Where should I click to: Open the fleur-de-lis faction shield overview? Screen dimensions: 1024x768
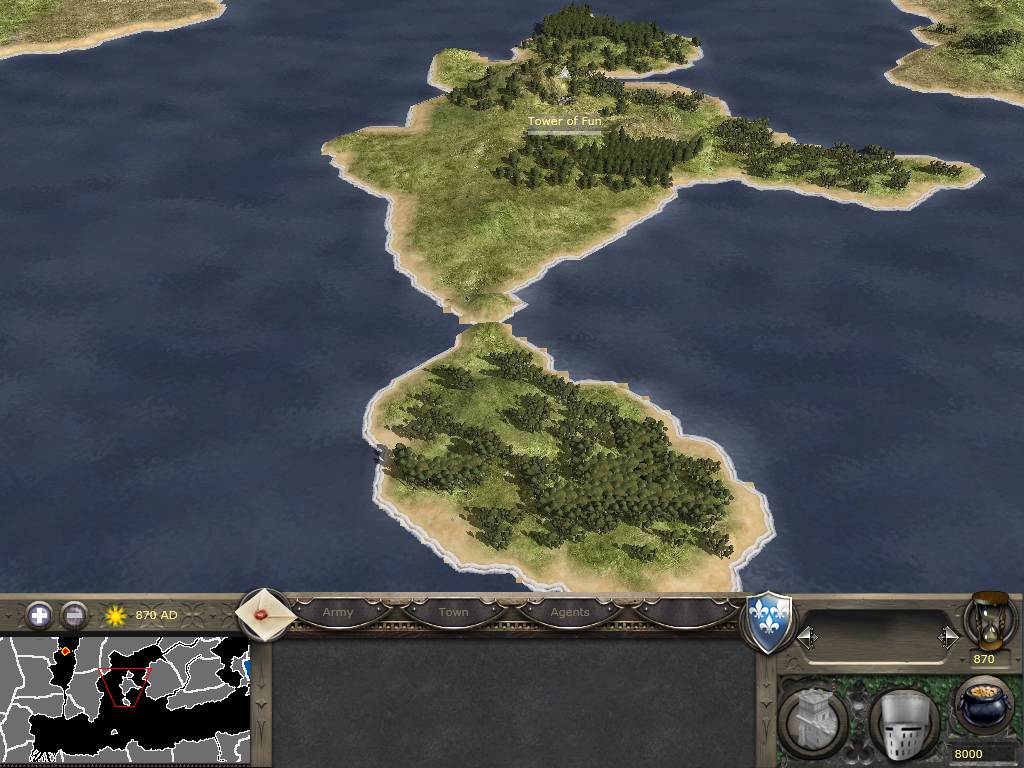tap(770, 622)
